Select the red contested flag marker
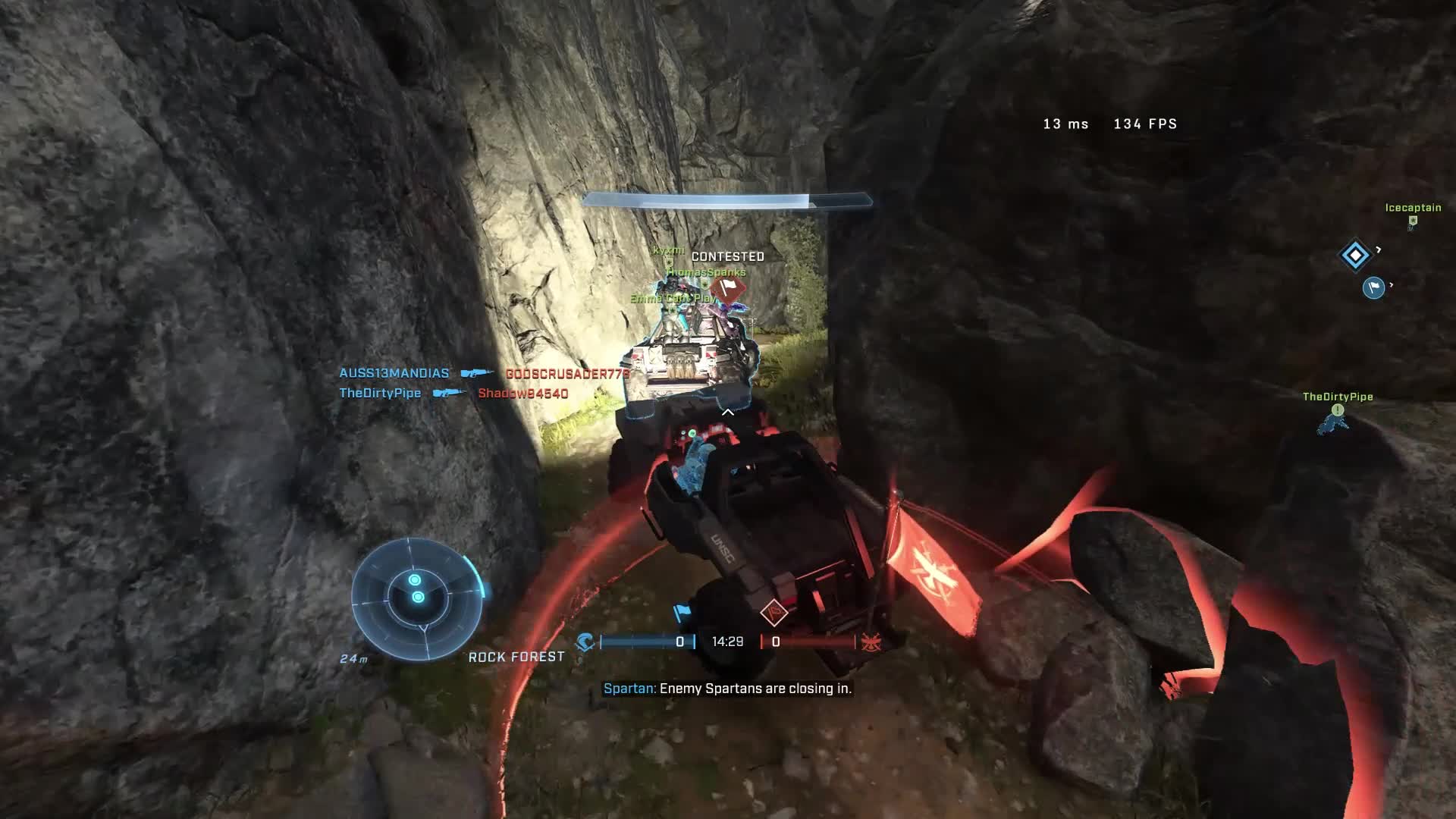 point(729,288)
